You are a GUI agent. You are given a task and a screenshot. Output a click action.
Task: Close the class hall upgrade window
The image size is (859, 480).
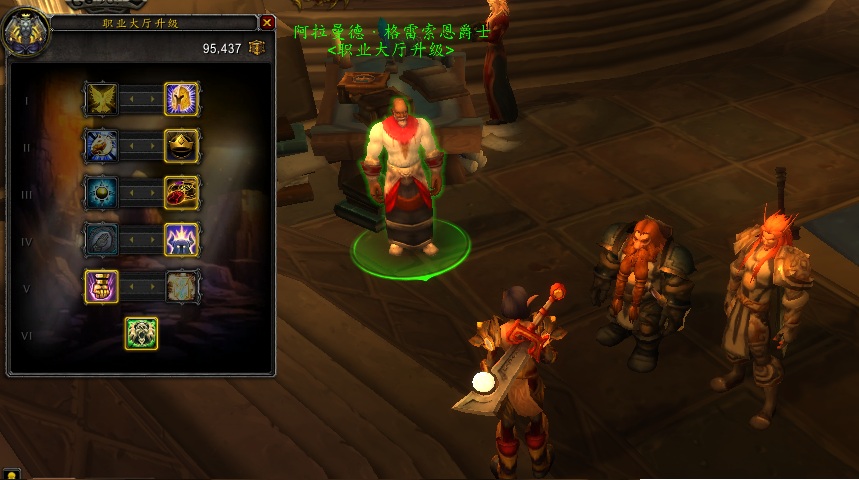tap(267, 22)
